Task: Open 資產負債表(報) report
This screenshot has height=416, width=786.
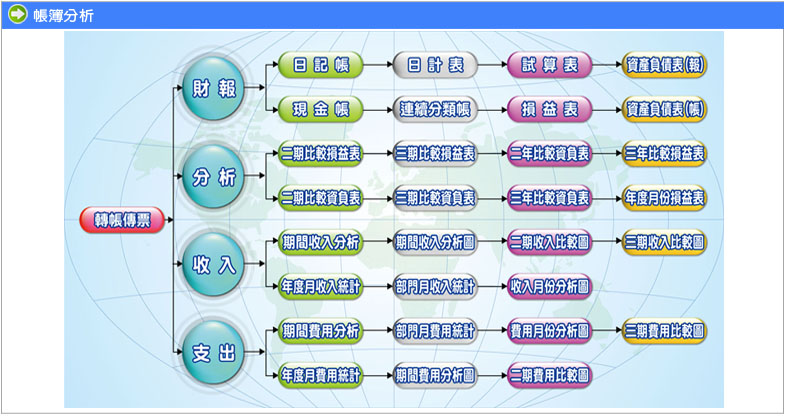Action: click(x=665, y=65)
